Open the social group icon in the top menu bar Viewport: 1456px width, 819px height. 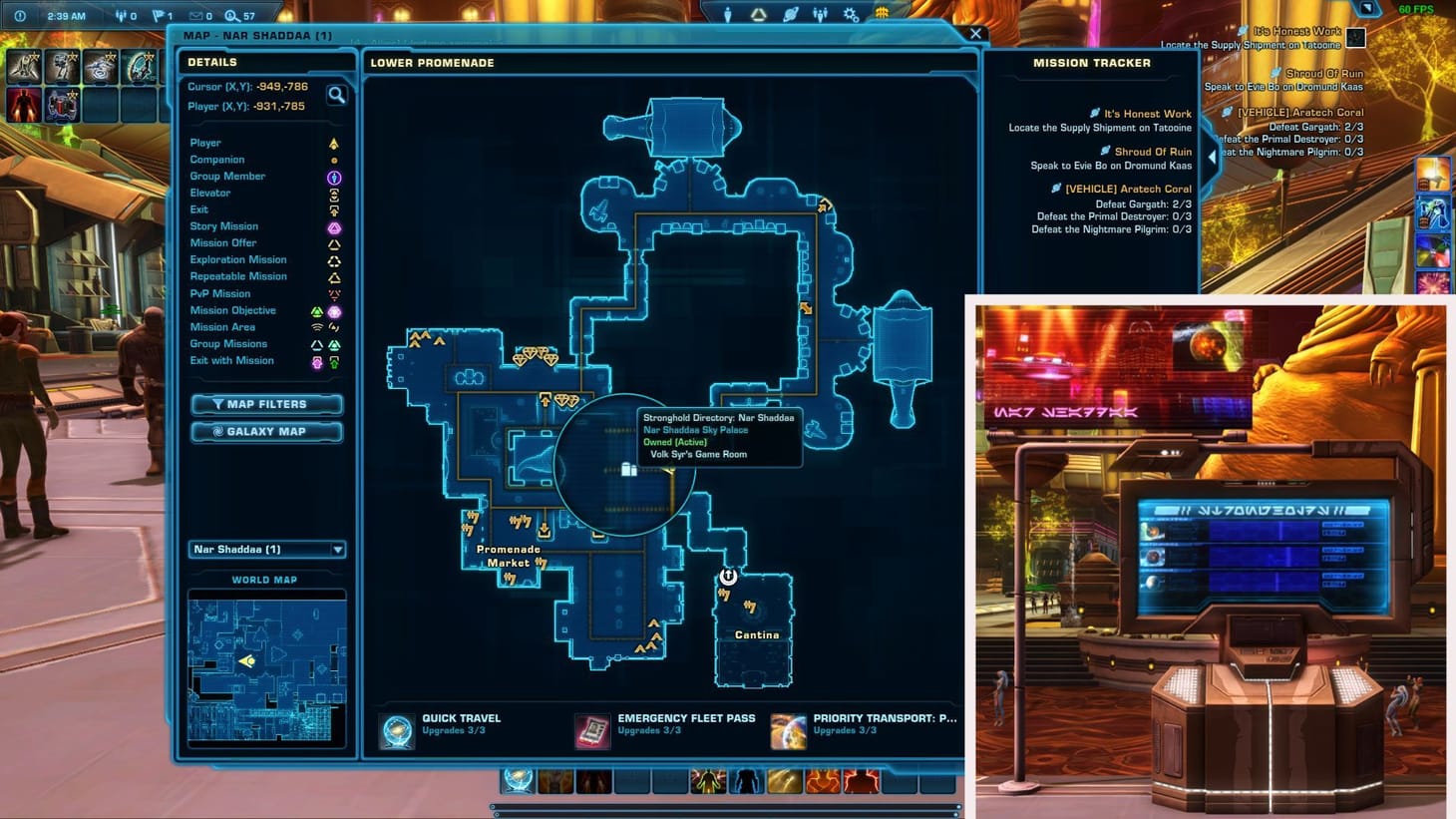tap(821, 13)
